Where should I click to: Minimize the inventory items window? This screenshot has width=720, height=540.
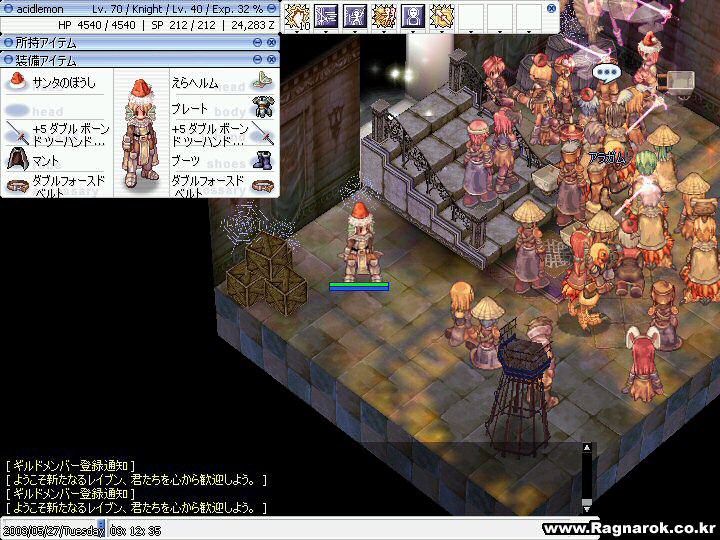pos(258,43)
